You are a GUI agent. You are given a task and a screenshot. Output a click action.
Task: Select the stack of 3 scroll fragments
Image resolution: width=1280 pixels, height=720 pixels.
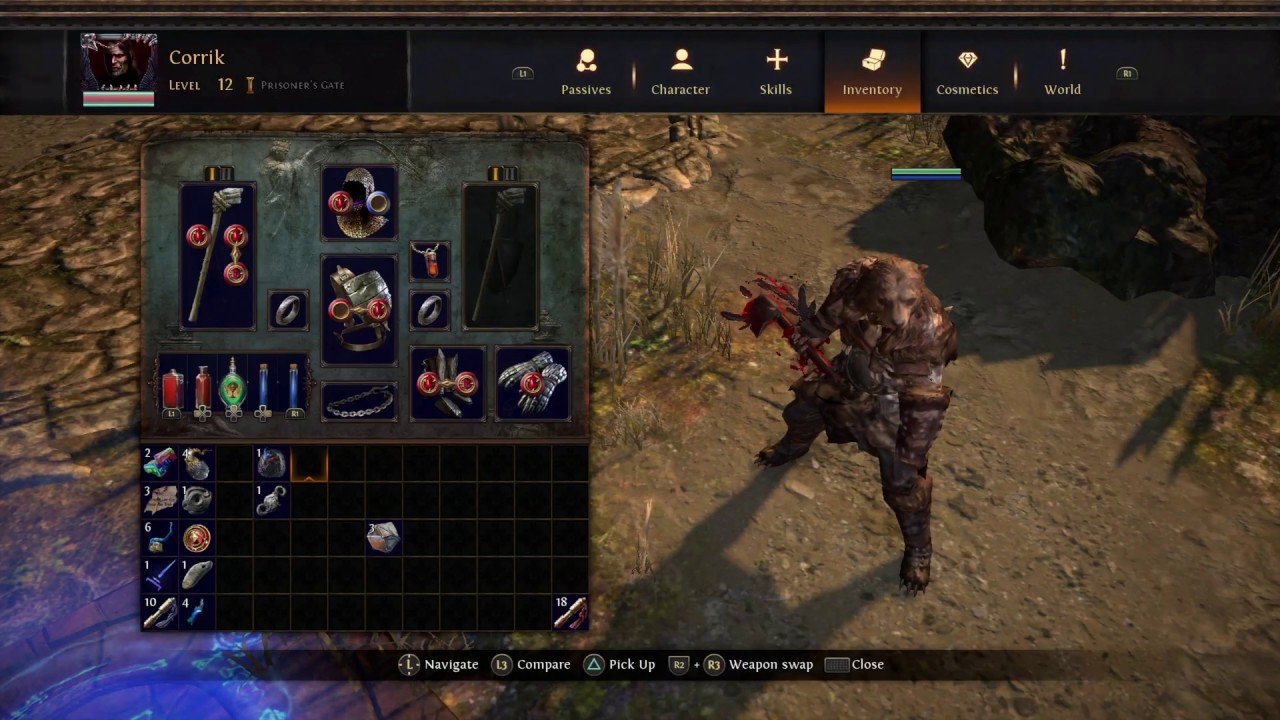tap(159, 499)
